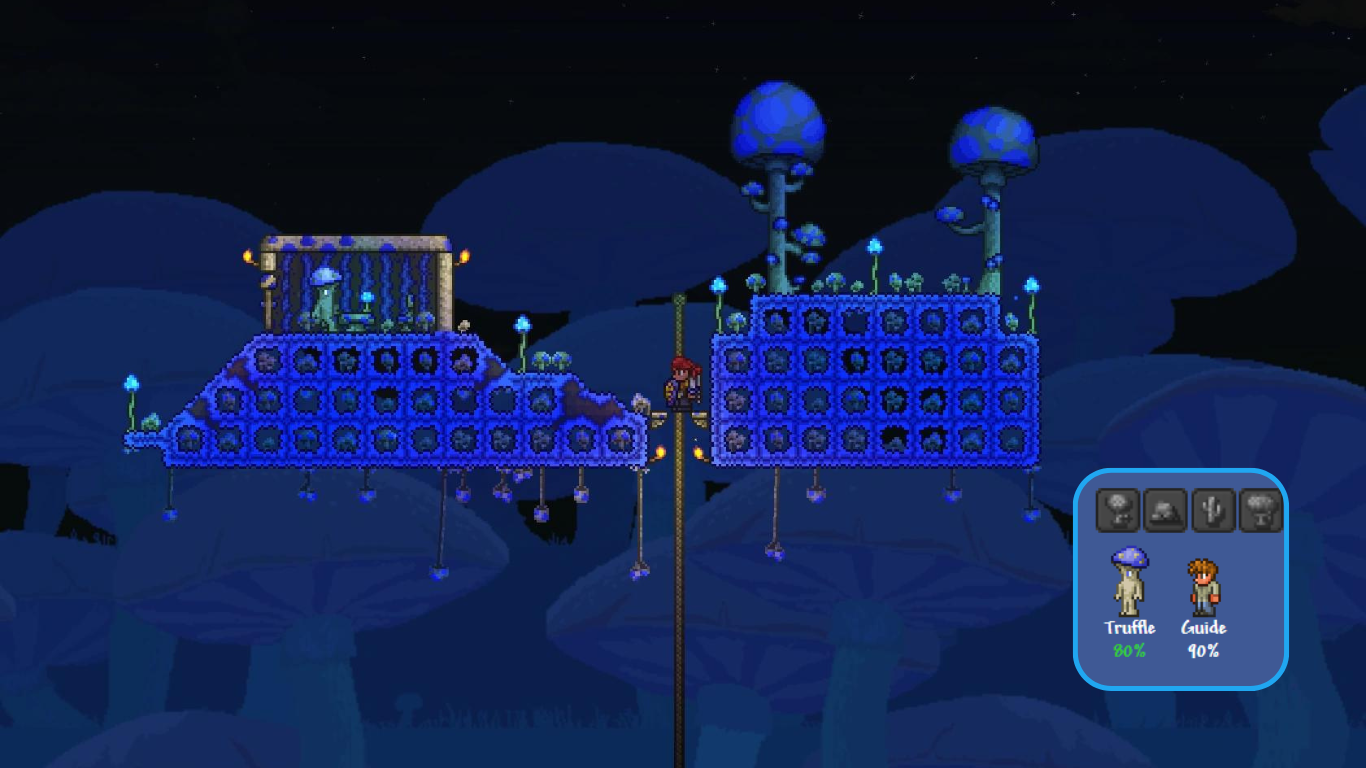The width and height of the screenshot is (1366, 768).
Task: Click the Truffle NPC portrait
Action: (1130, 580)
